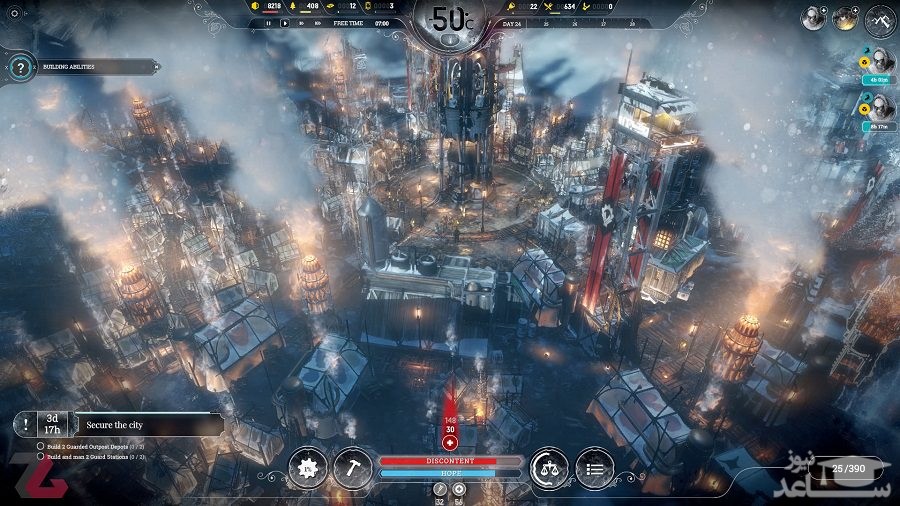Image resolution: width=900 pixels, height=506 pixels.
Task: Select the fastest game speed
Action: click(x=317, y=22)
